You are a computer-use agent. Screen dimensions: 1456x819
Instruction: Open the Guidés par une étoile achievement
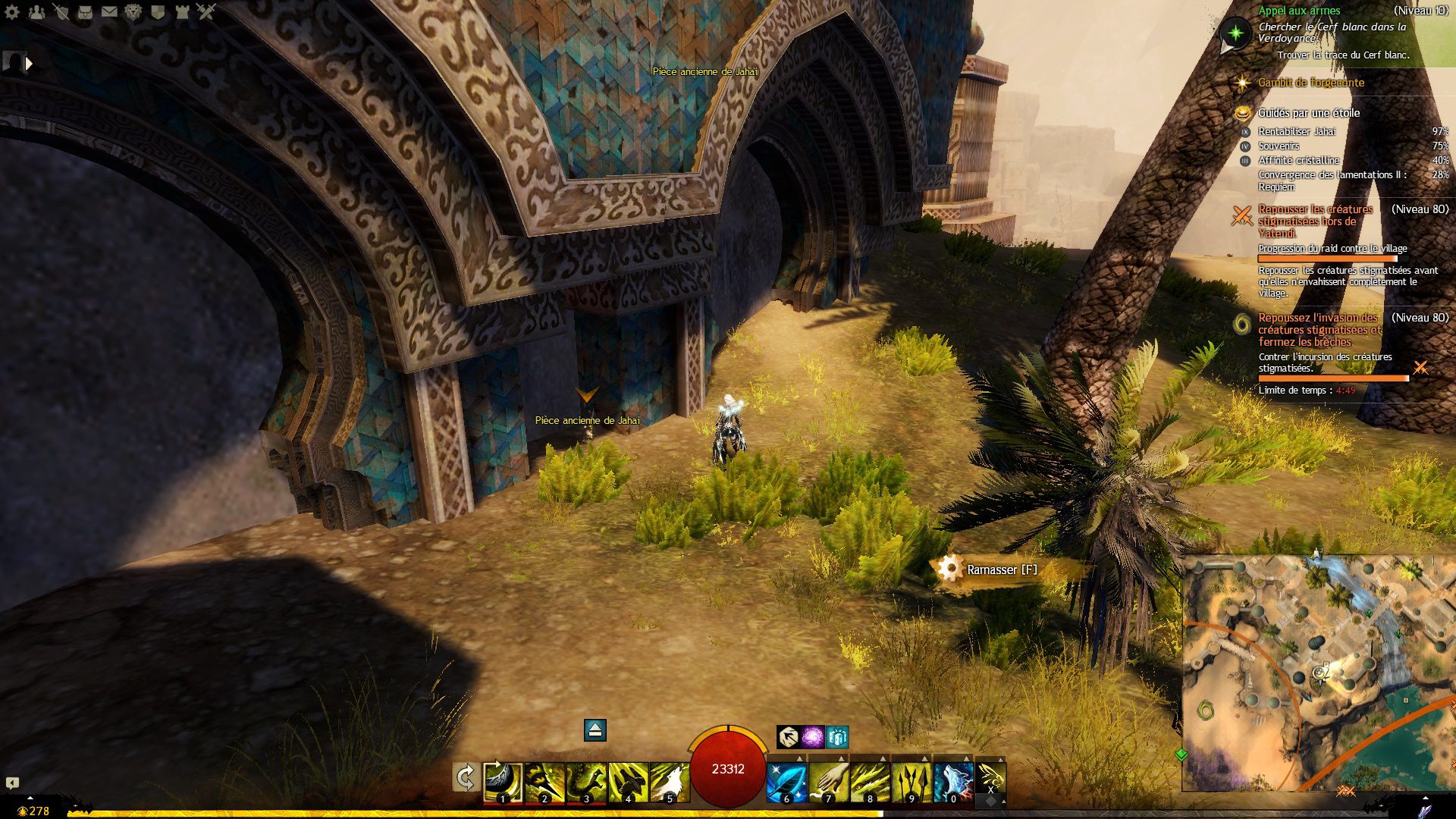(x=1308, y=113)
